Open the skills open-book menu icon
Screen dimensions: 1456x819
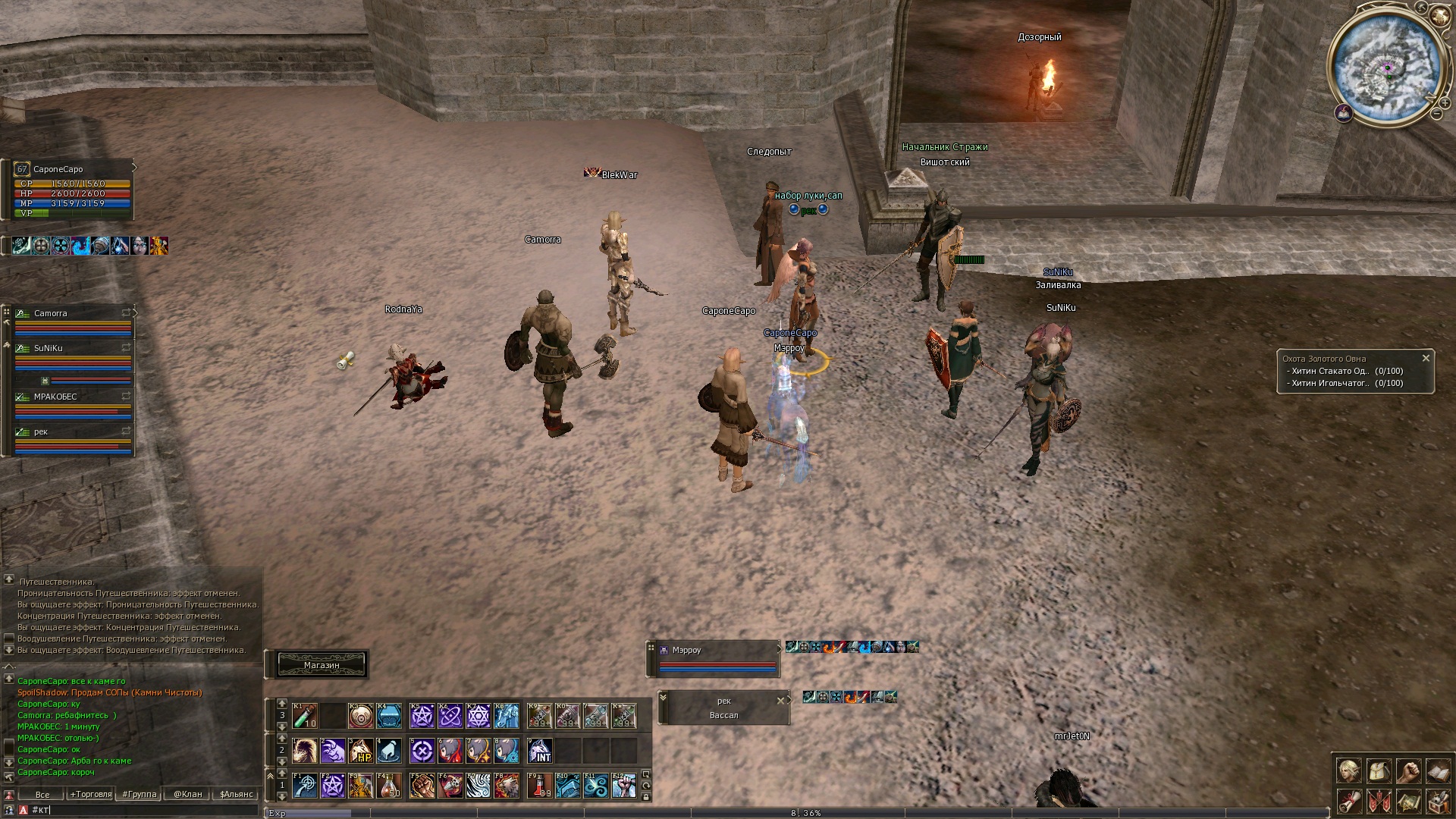pos(1438,771)
